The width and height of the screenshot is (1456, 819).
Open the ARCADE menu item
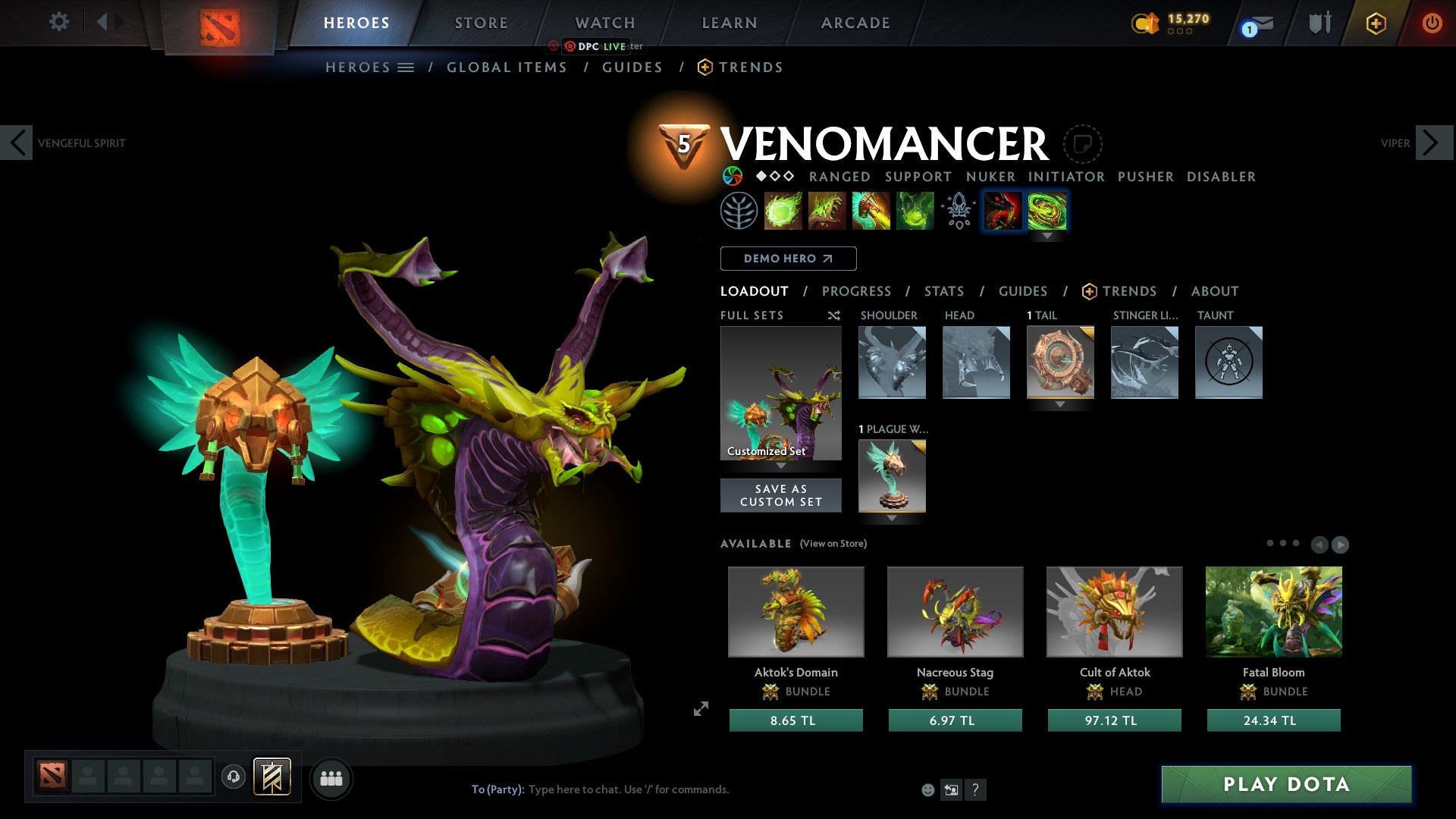pyautogui.click(x=855, y=23)
